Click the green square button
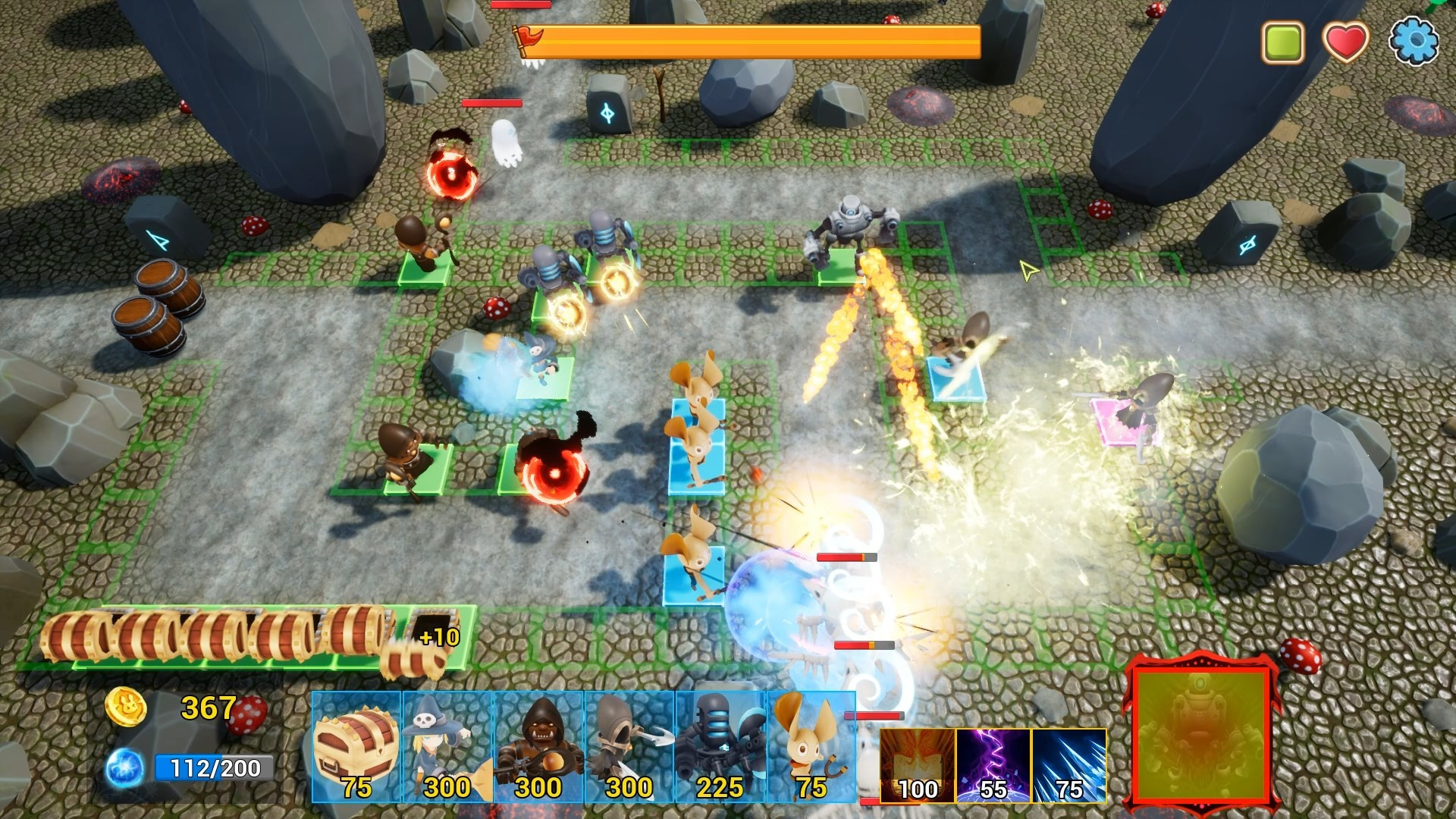1456x819 pixels. click(x=1282, y=41)
